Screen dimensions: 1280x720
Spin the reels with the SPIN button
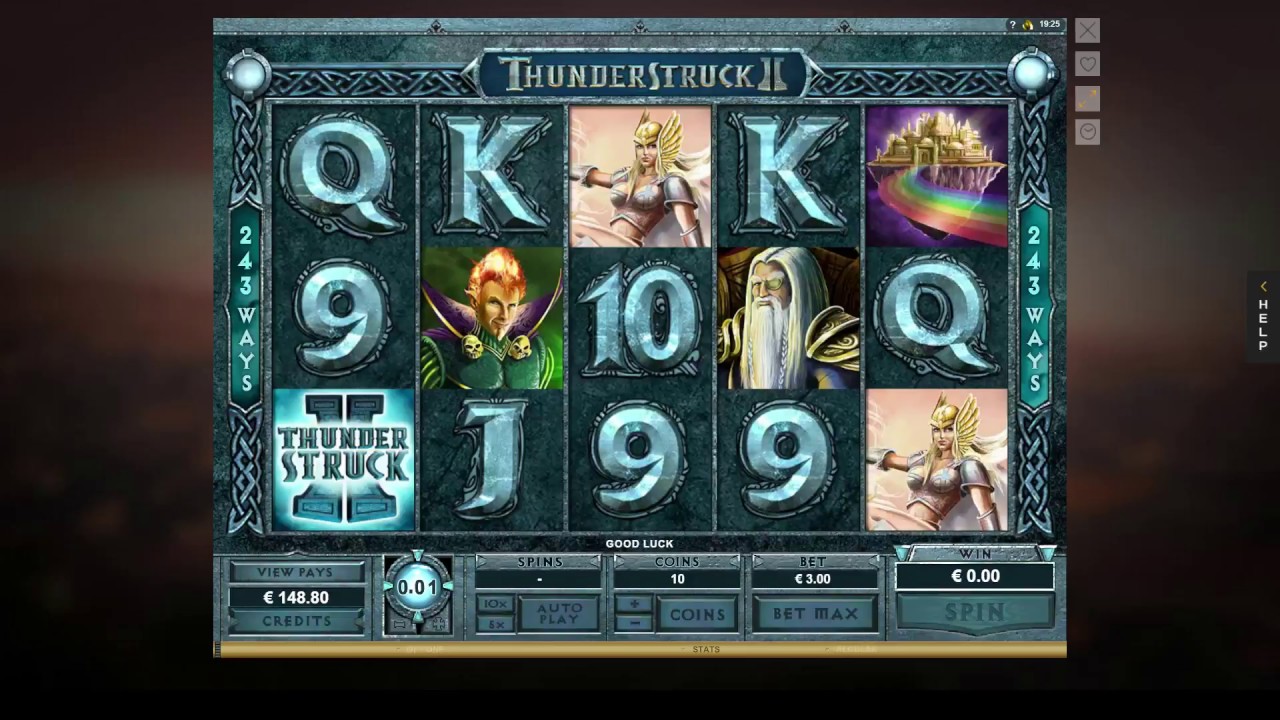(975, 612)
